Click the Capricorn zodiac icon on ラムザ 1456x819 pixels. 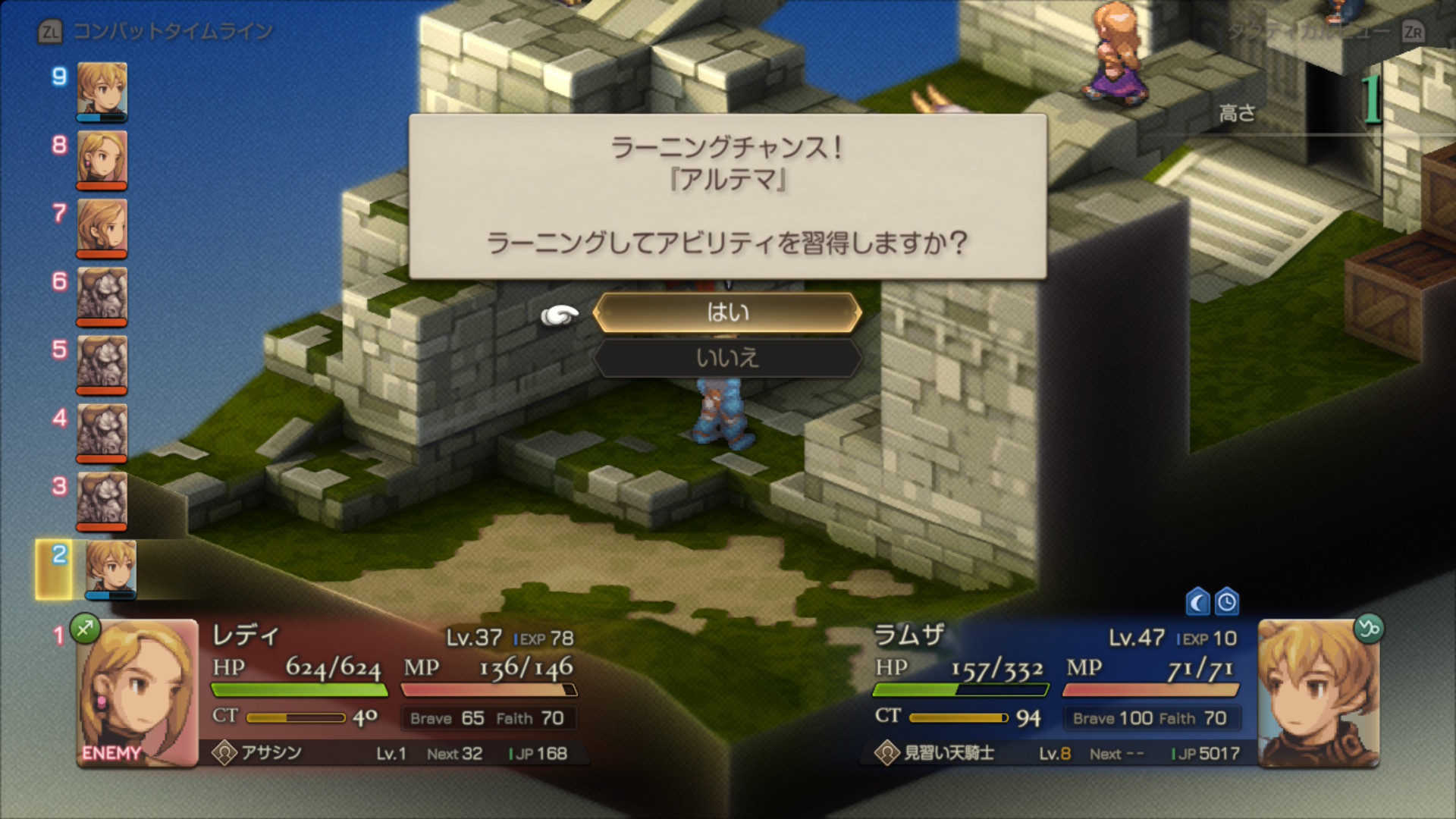(1369, 629)
